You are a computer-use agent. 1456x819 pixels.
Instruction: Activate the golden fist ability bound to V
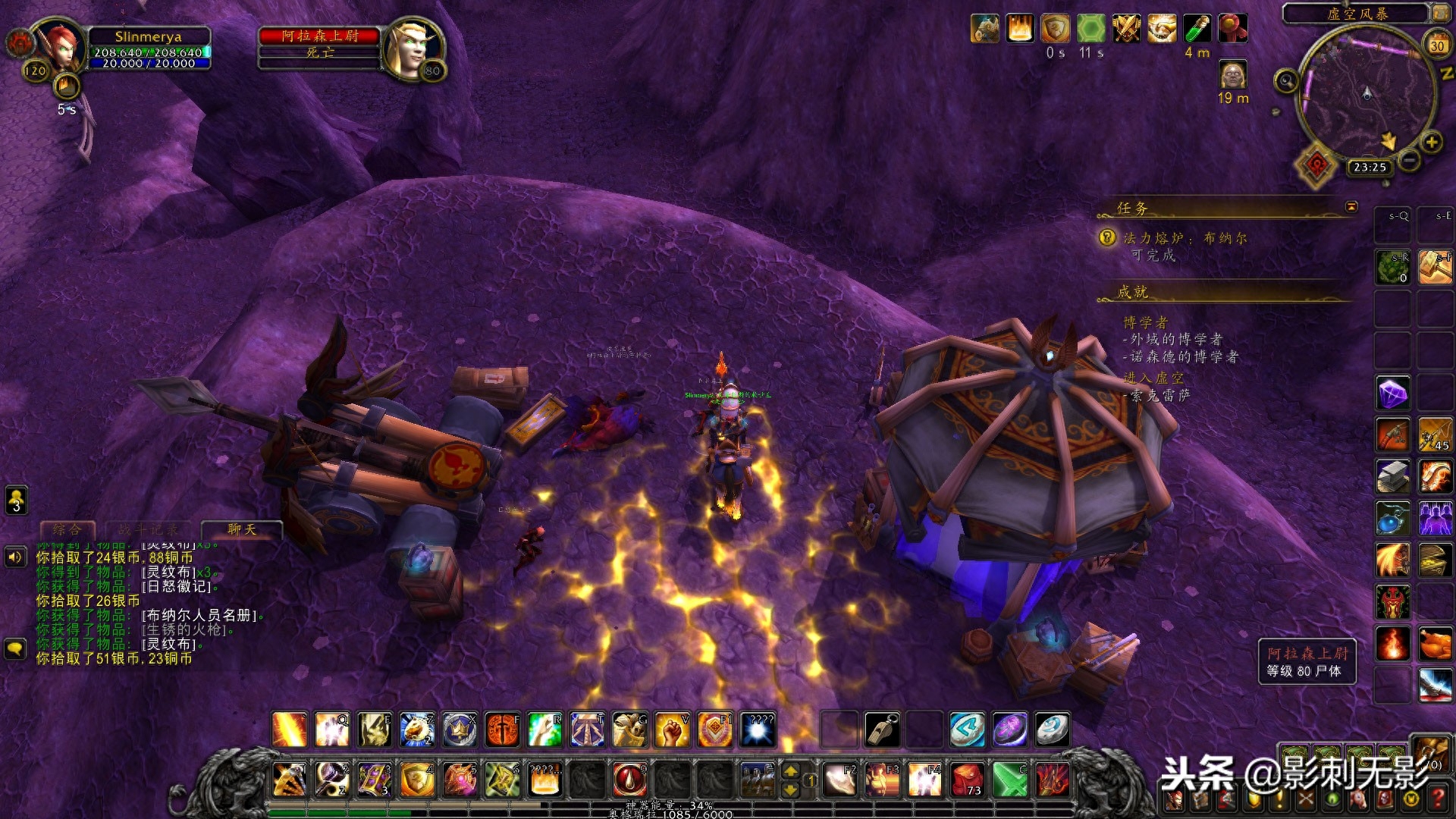(x=672, y=730)
